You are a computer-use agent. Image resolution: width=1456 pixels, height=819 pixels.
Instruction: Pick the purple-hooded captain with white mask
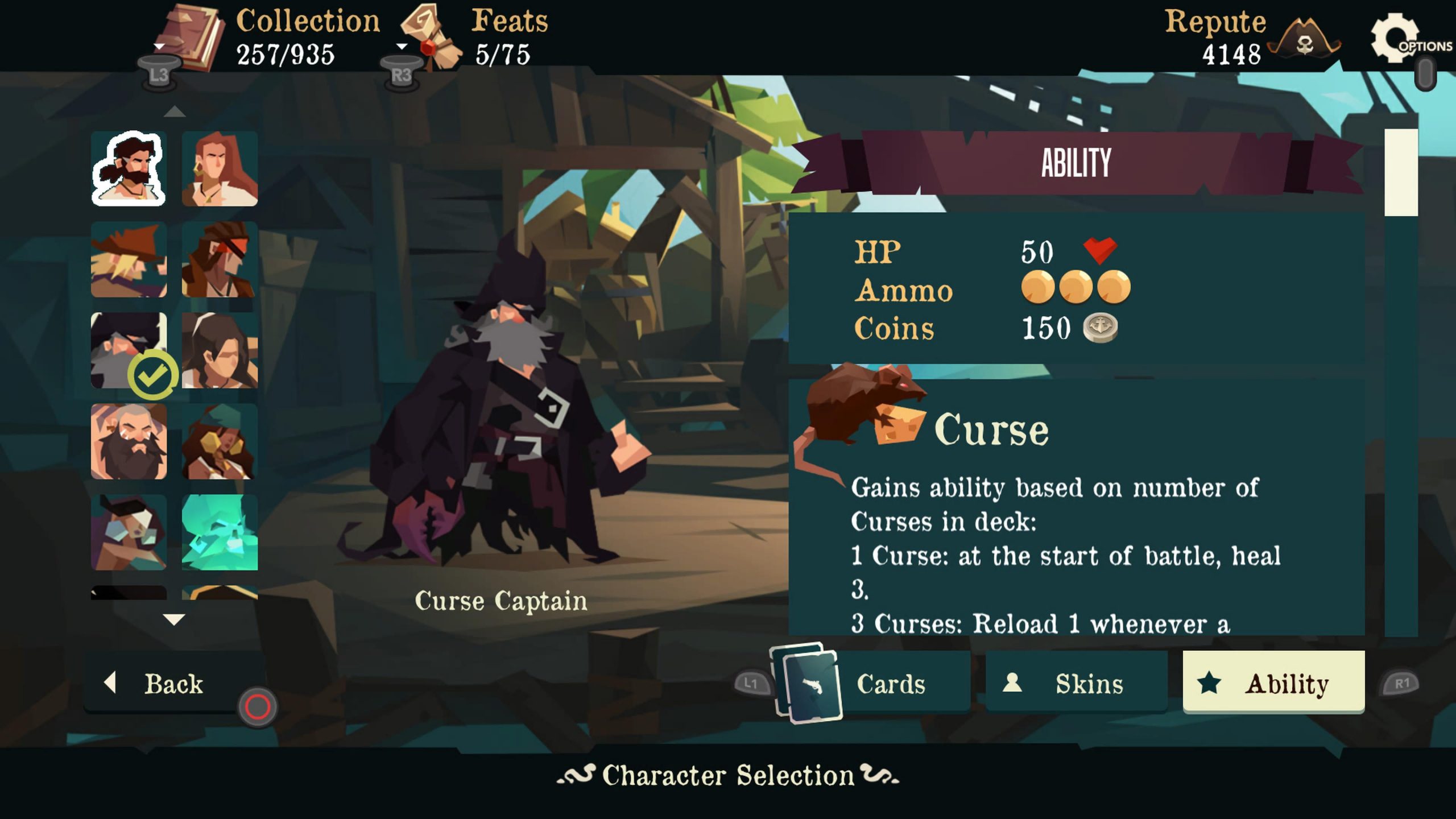tap(129, 533)
